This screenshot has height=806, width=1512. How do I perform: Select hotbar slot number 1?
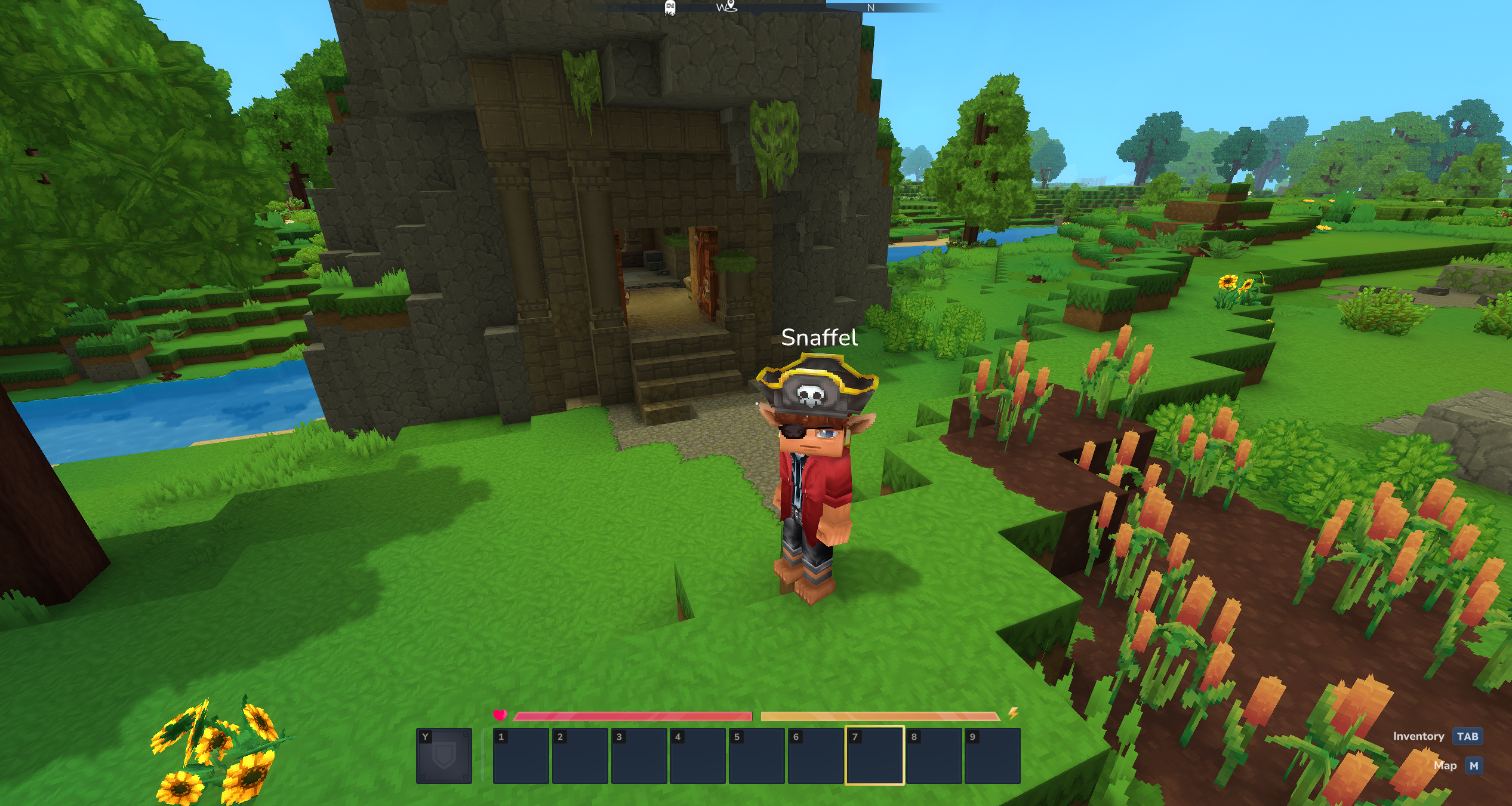521,755
